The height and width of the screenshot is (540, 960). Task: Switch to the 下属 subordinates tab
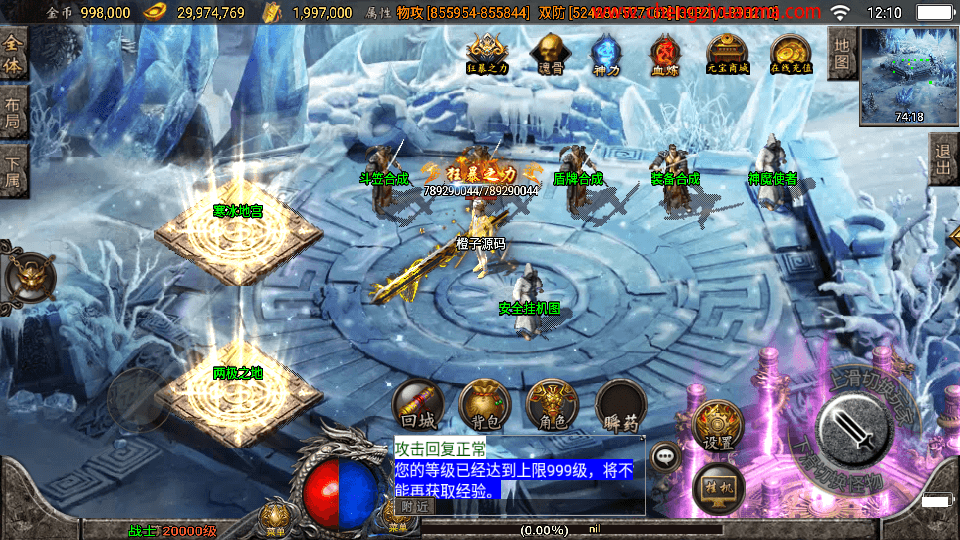click(x=13, y=167)
